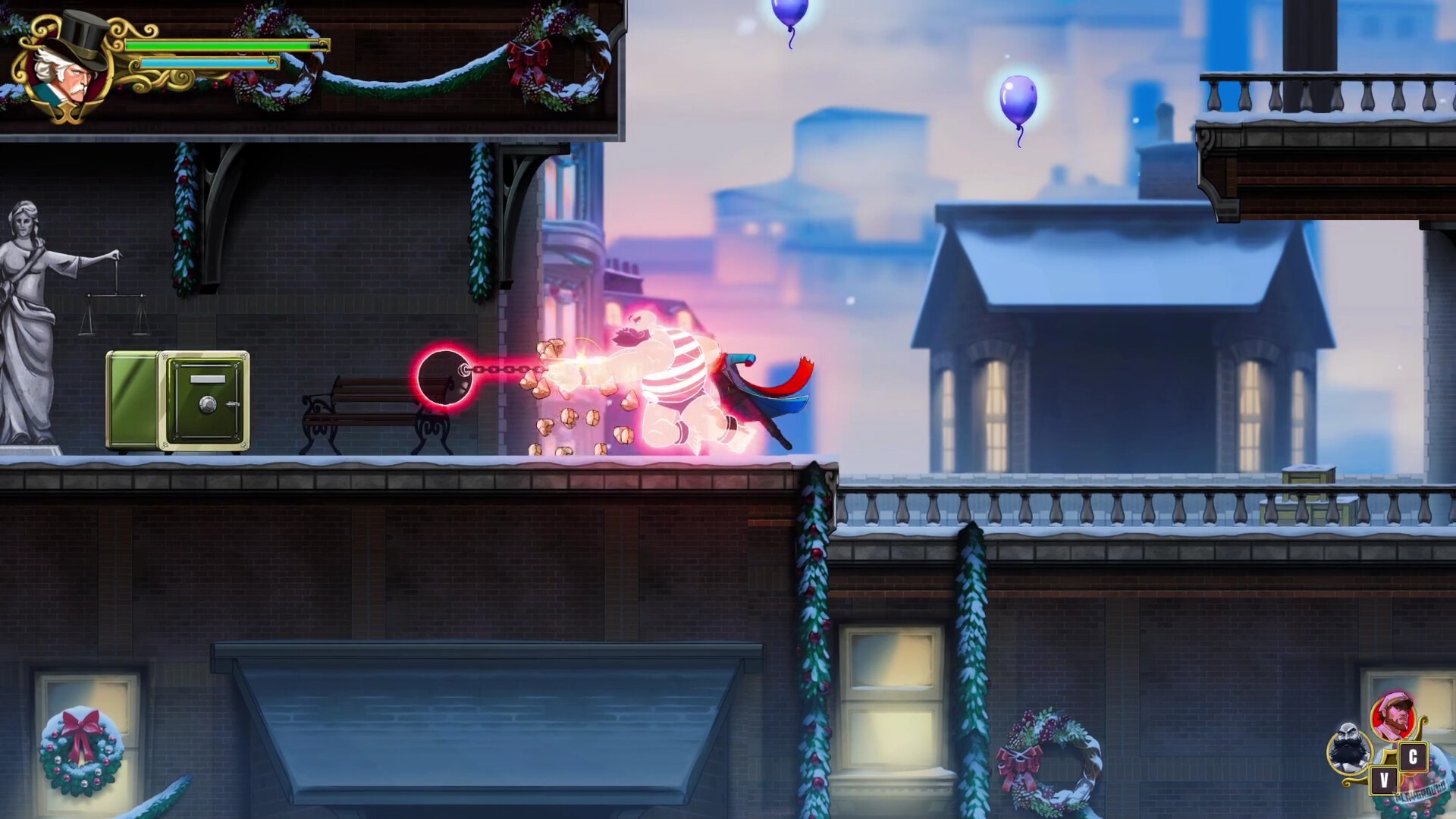Select the green safe on the rooftop
The height and width of the screenshot is (819, 1456).
(178, 398)
